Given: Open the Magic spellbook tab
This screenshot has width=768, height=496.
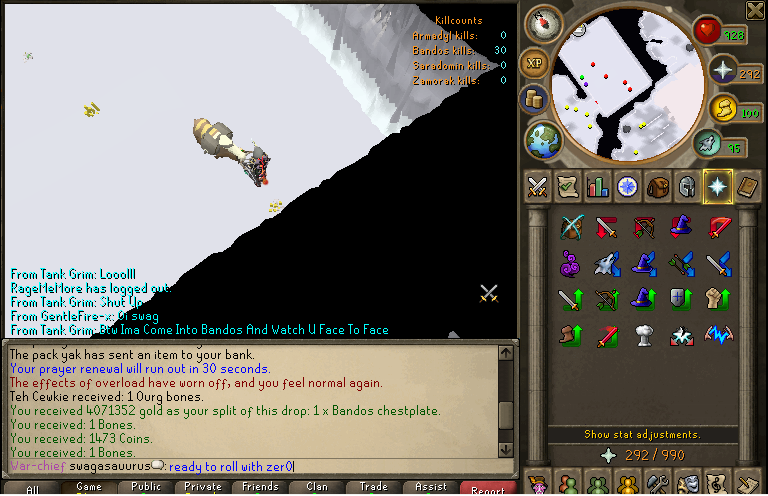Looking at the screenshot, I should click(x=747, y=187).
